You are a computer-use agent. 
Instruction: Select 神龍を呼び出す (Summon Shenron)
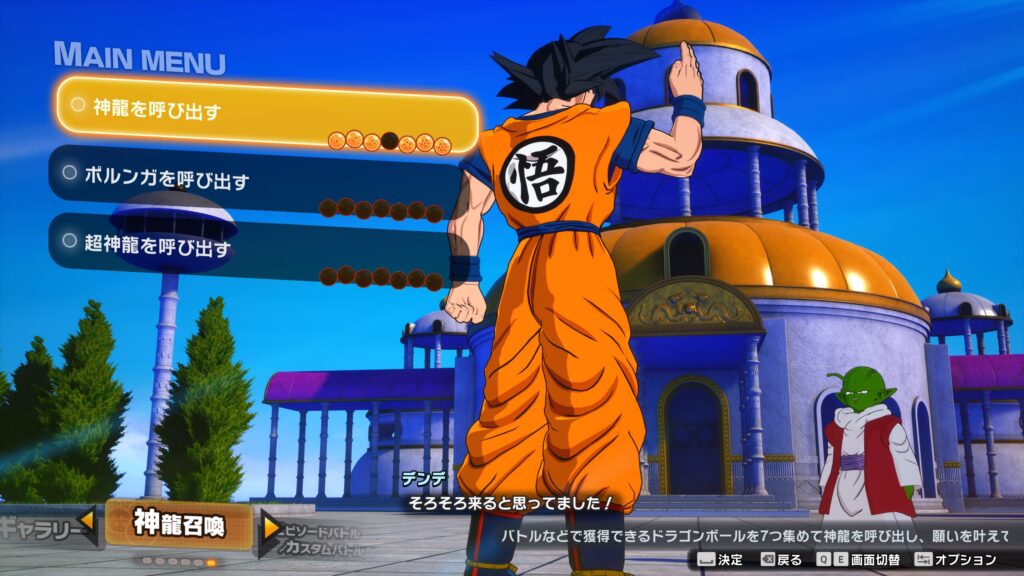click(265, 111)
